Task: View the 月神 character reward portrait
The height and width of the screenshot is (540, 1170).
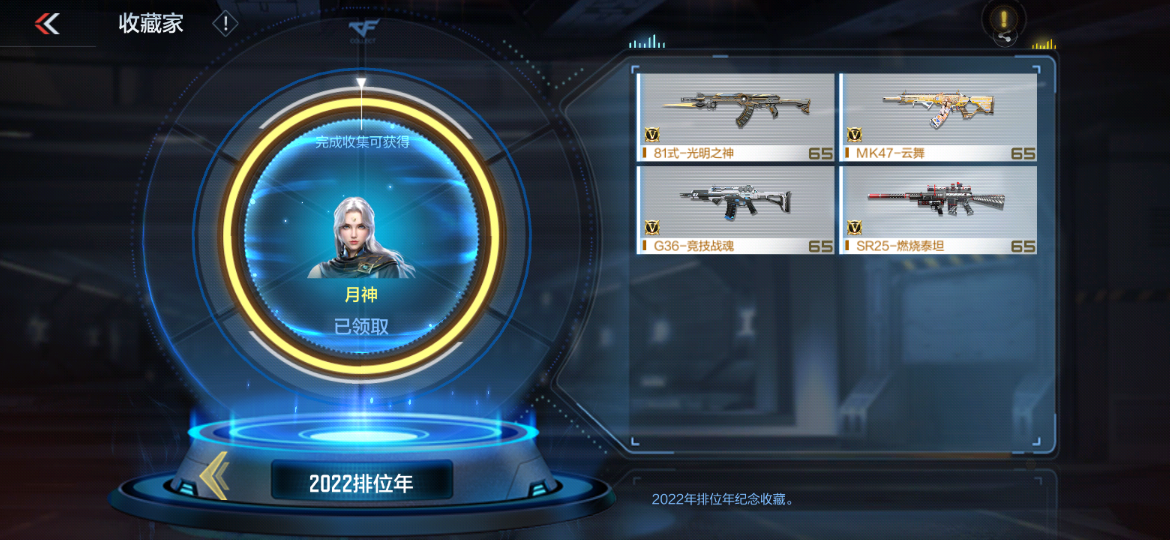Action: tap(360, 237)
